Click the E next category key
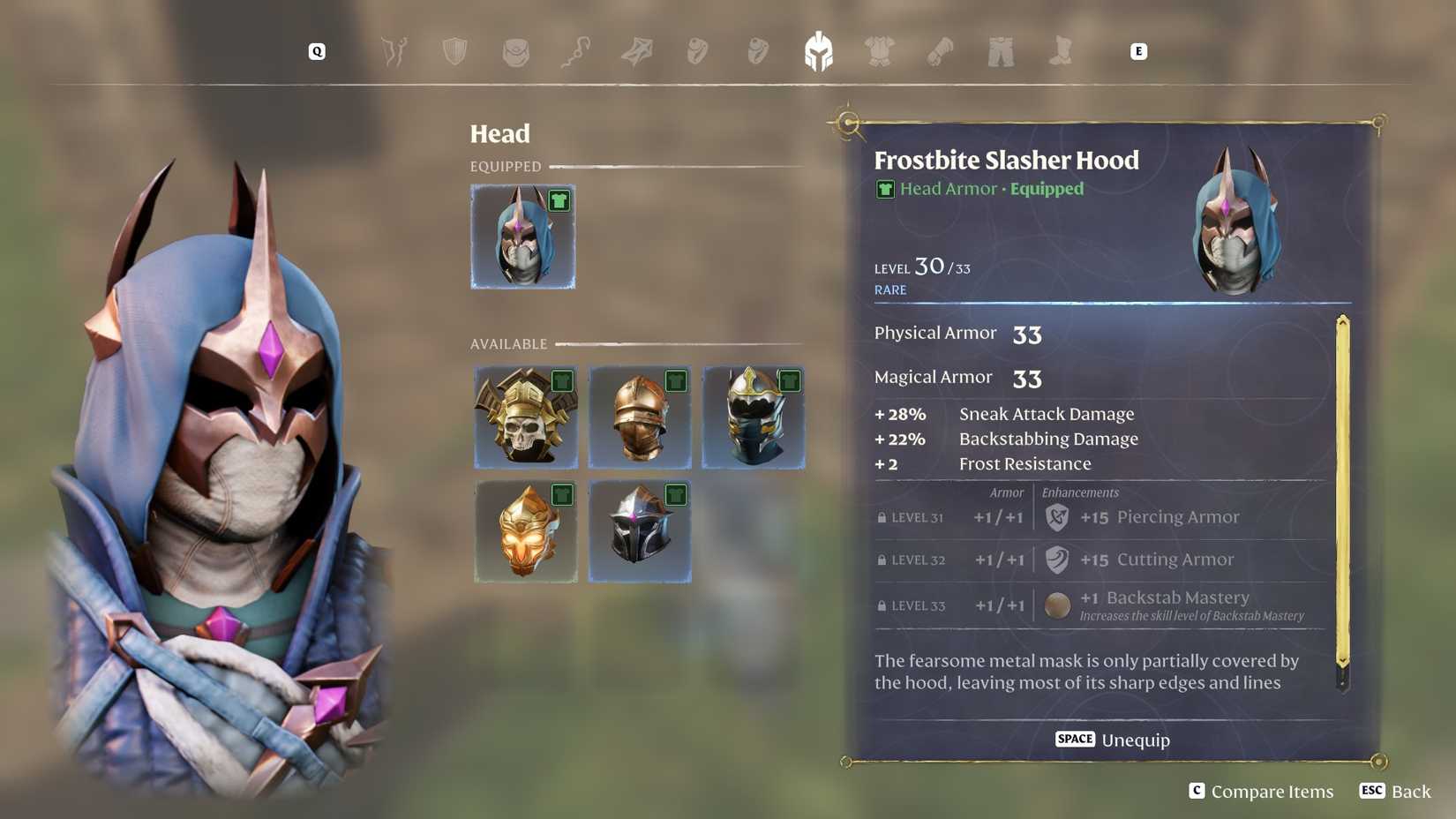 [x=1139, y=51]
